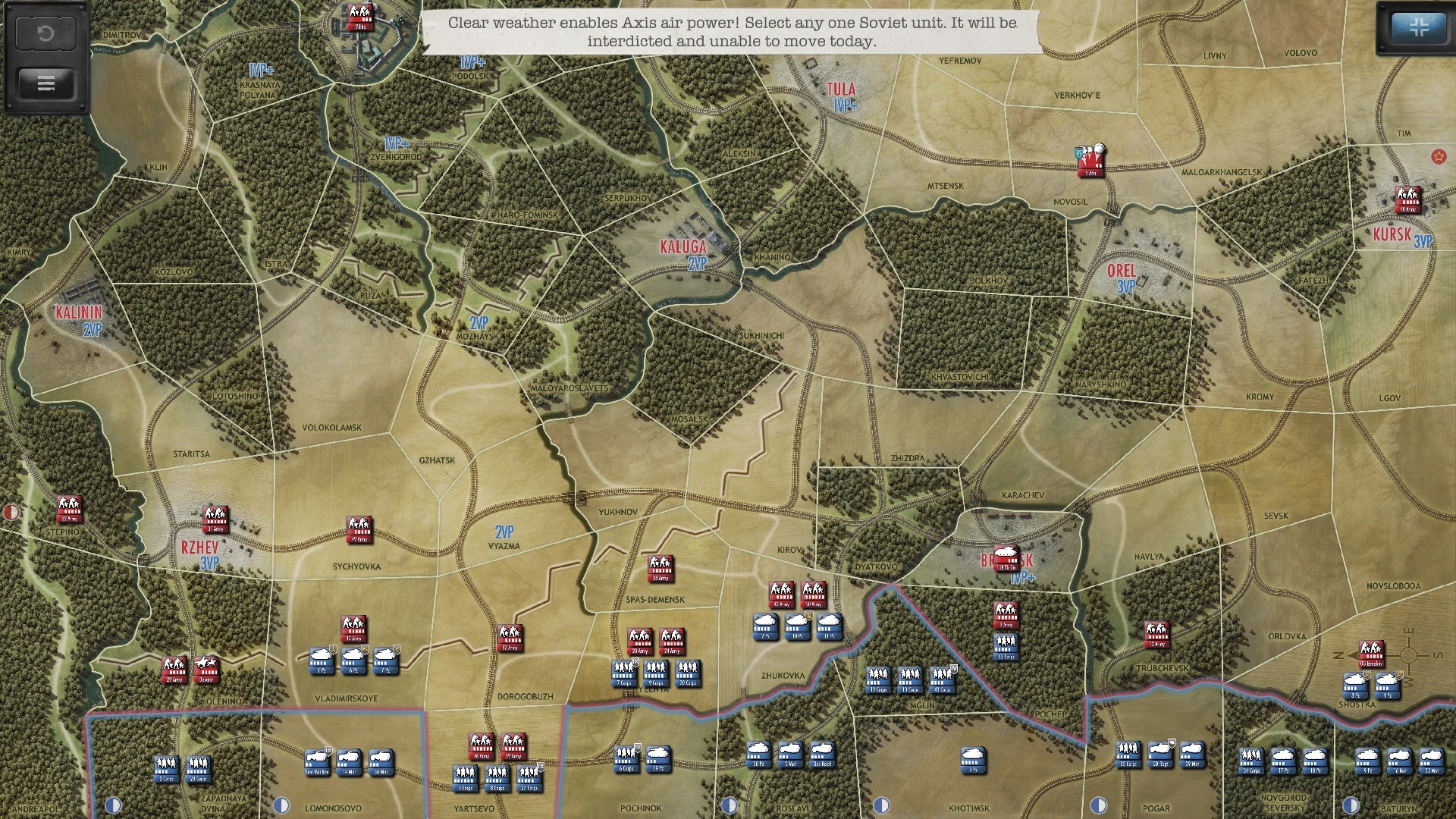Select the Soviet 16 Army near Yartsevo
1456x819 pixels.
[482, 746]
